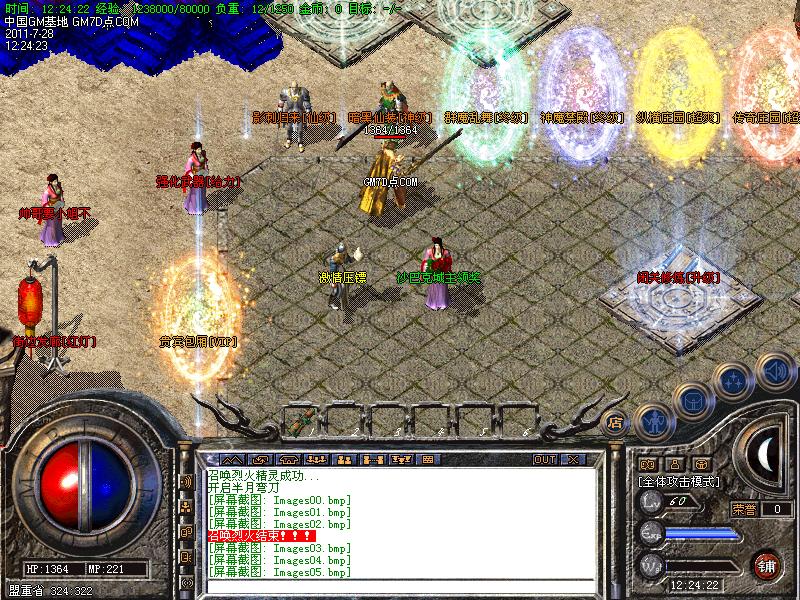Viewport: 800px width, 600px height.
Task: Open the character equipment panel
Action: tap(652, 421)
